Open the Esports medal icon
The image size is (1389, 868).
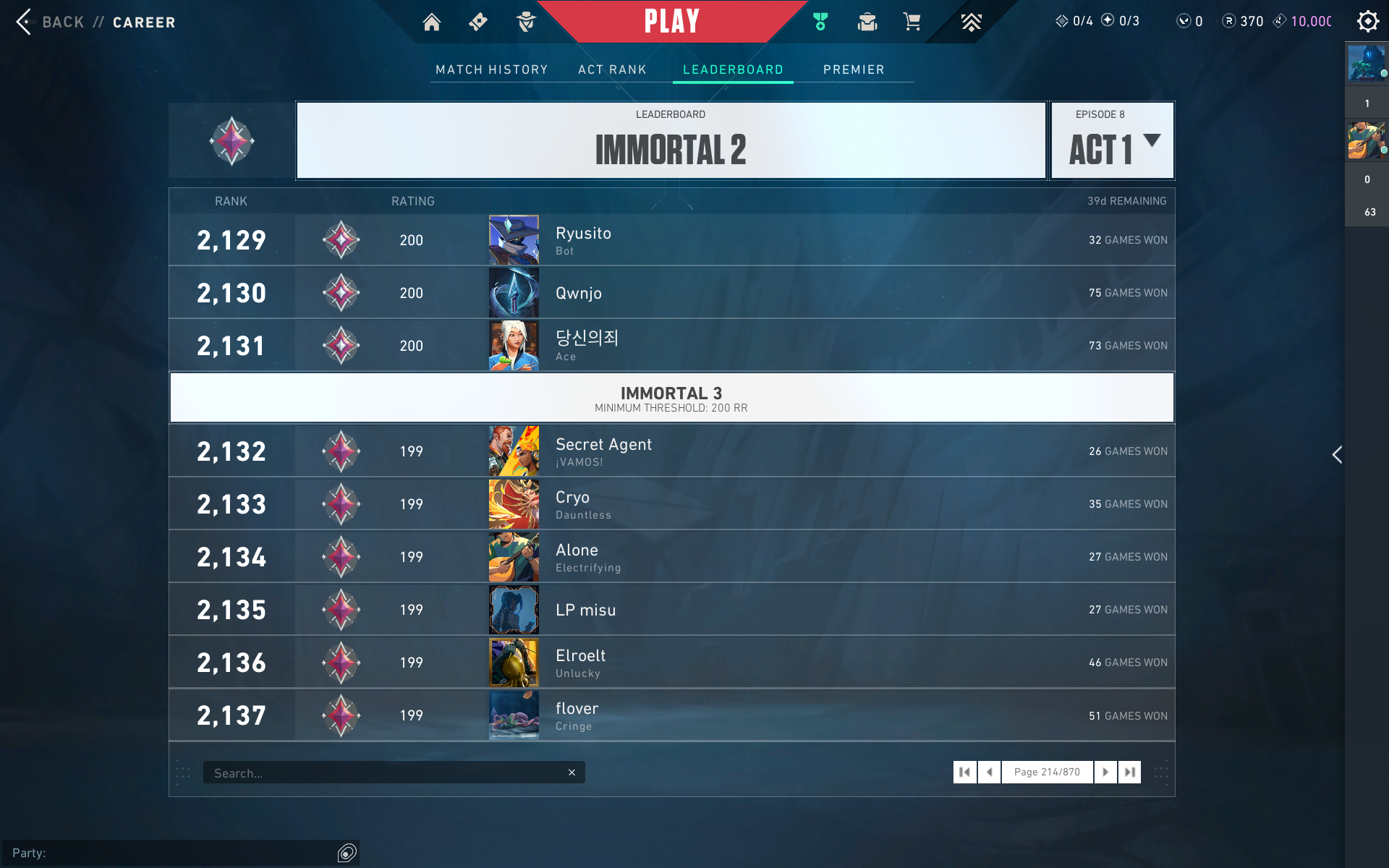(820, 22)
